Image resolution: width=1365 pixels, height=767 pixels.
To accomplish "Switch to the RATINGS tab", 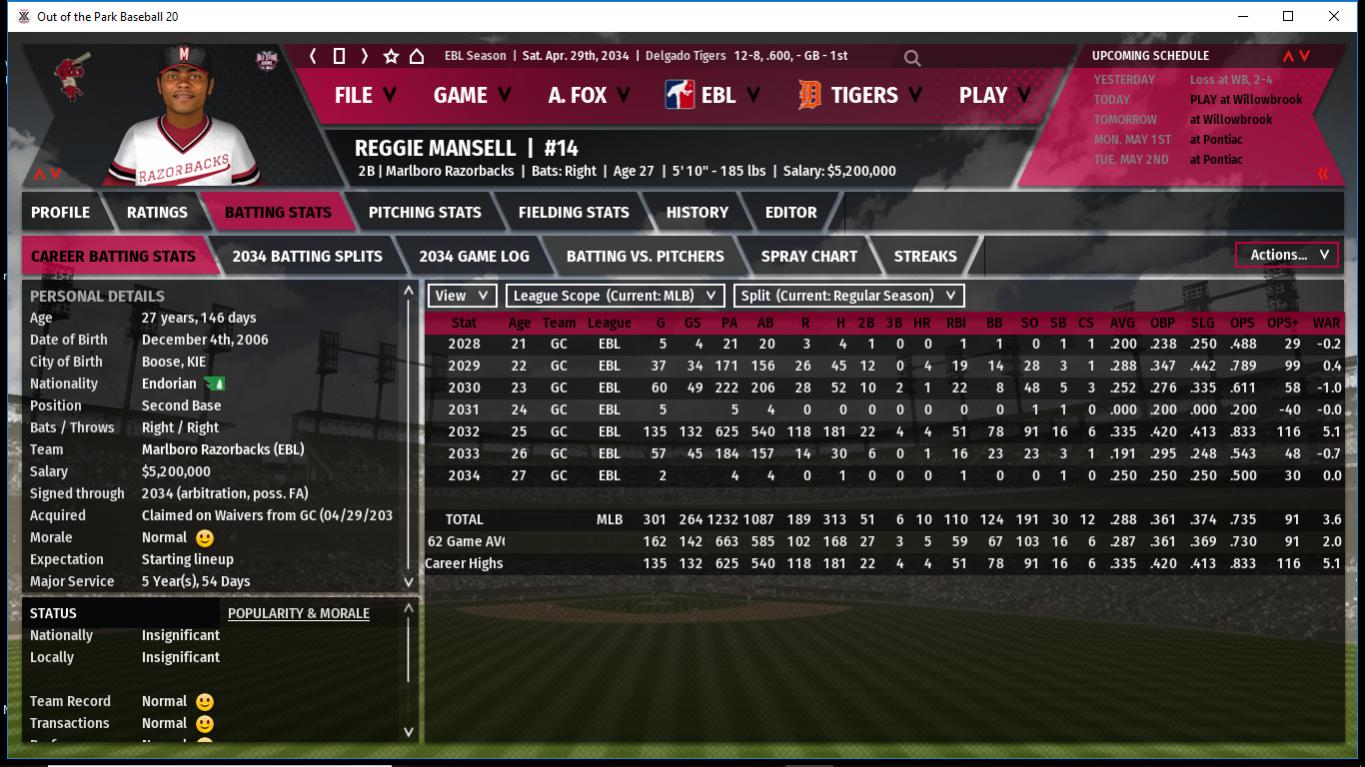I will (x=157, y=212).
